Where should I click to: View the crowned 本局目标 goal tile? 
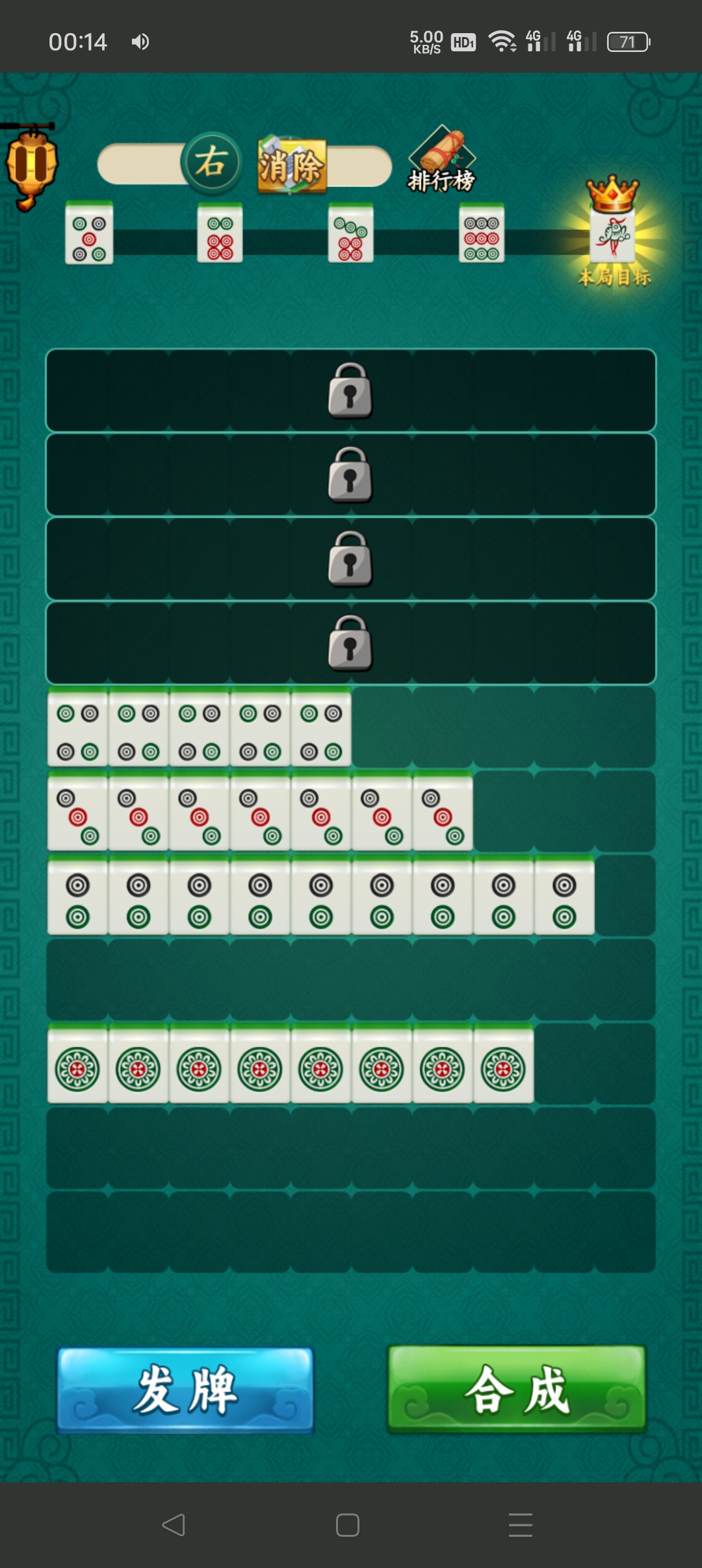click(x=613, y=235)
